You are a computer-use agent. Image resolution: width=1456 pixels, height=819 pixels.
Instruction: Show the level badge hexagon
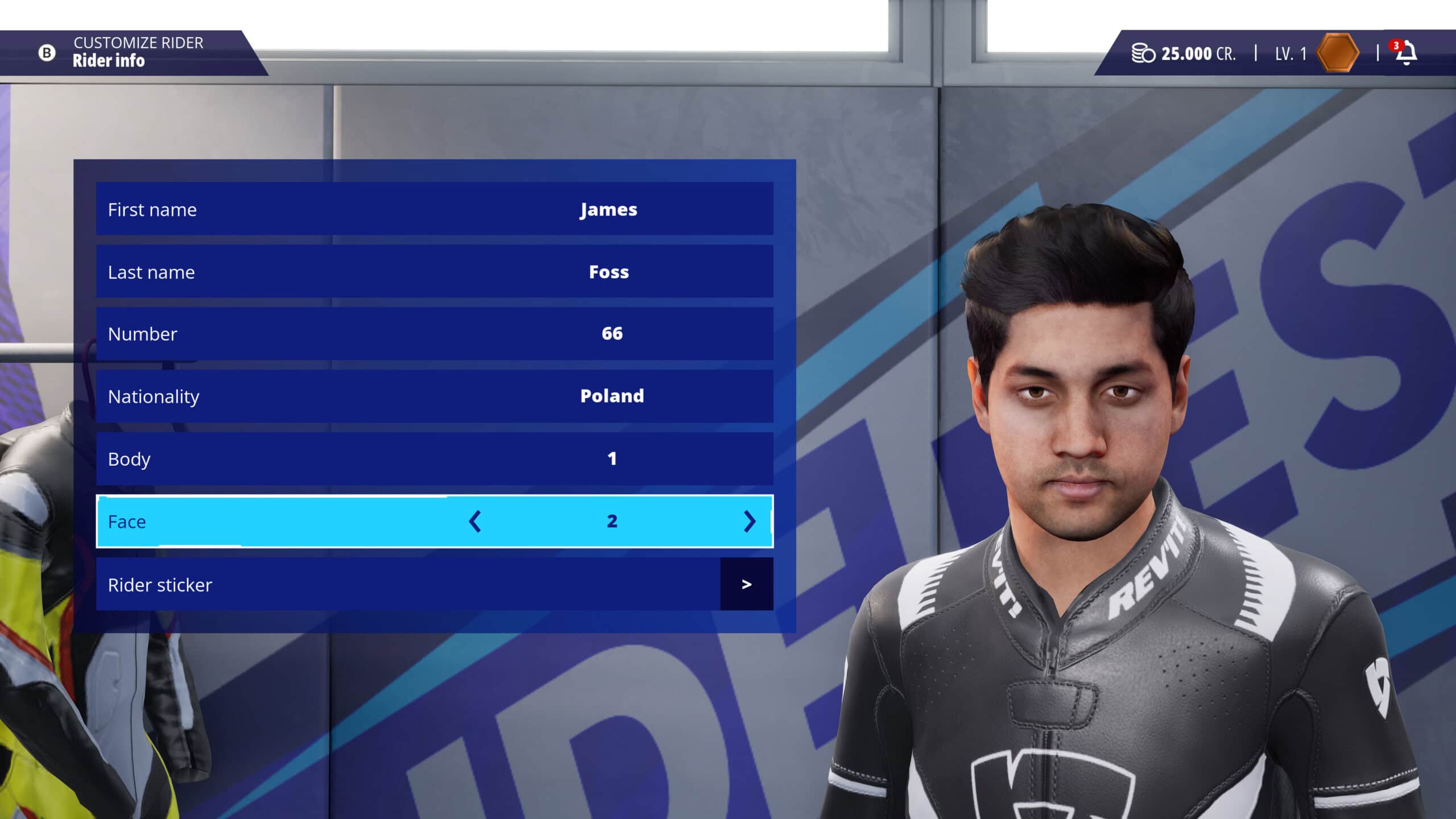coord(1337,53)
